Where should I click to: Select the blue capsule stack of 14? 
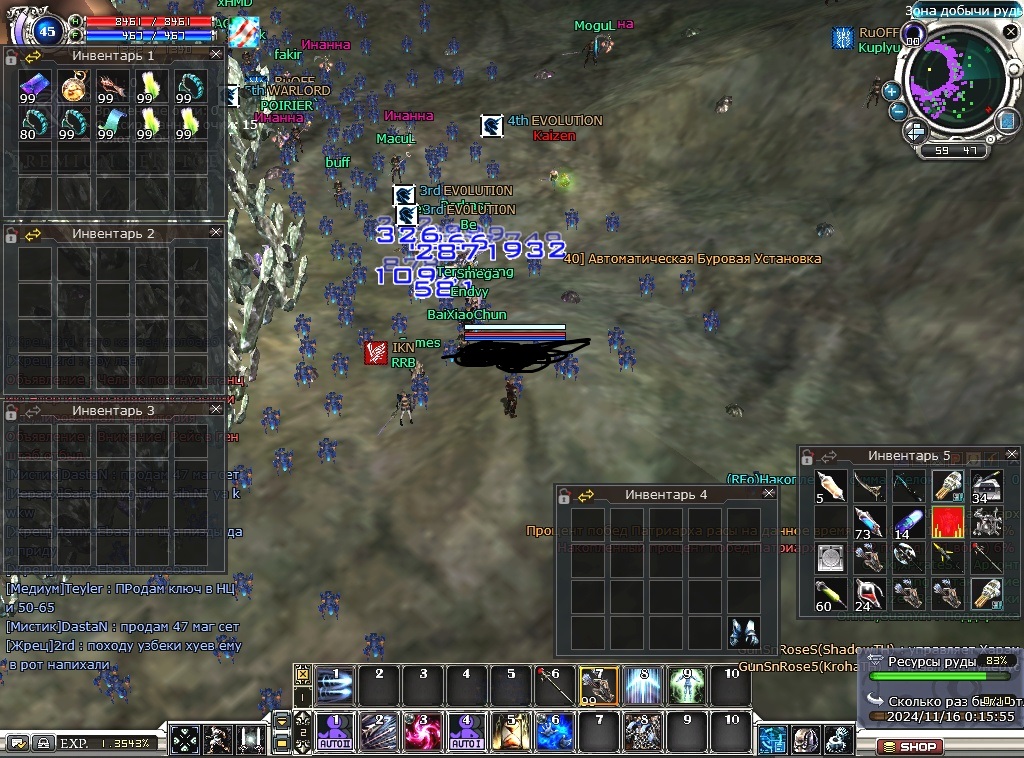coord(908,522)
